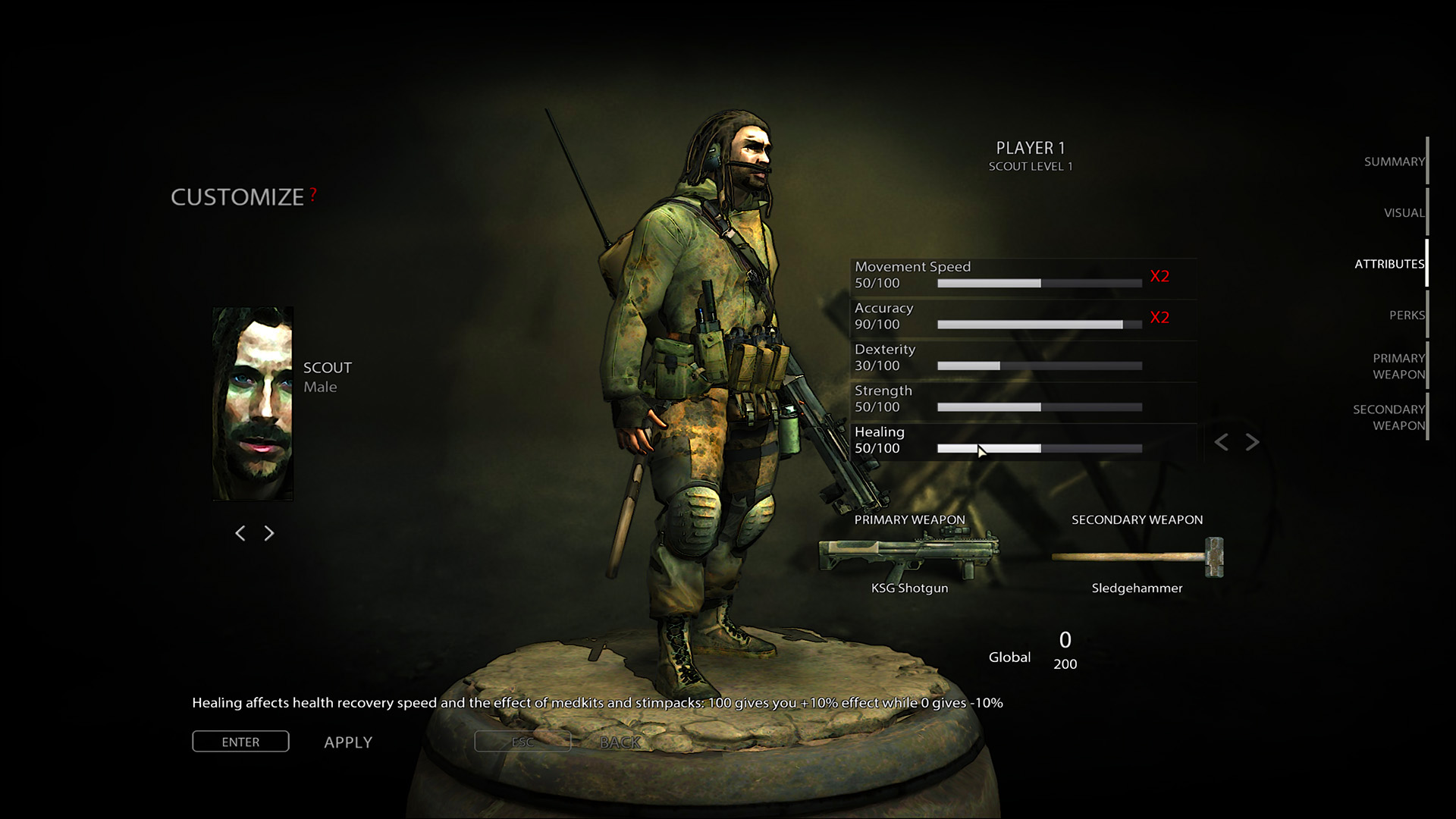Switch to the ATTRIBUTES tab
The width and height of the screenshot is (1456, 819).
[x=1389, y=264]
